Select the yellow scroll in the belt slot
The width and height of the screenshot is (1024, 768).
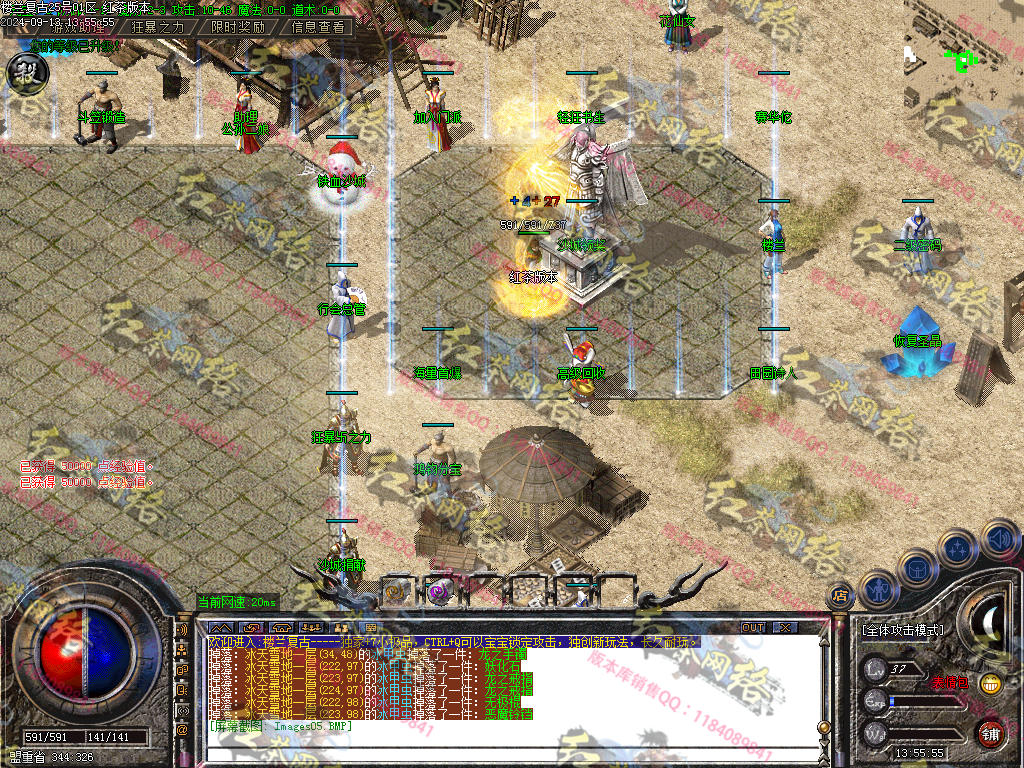tap(396, 591)
